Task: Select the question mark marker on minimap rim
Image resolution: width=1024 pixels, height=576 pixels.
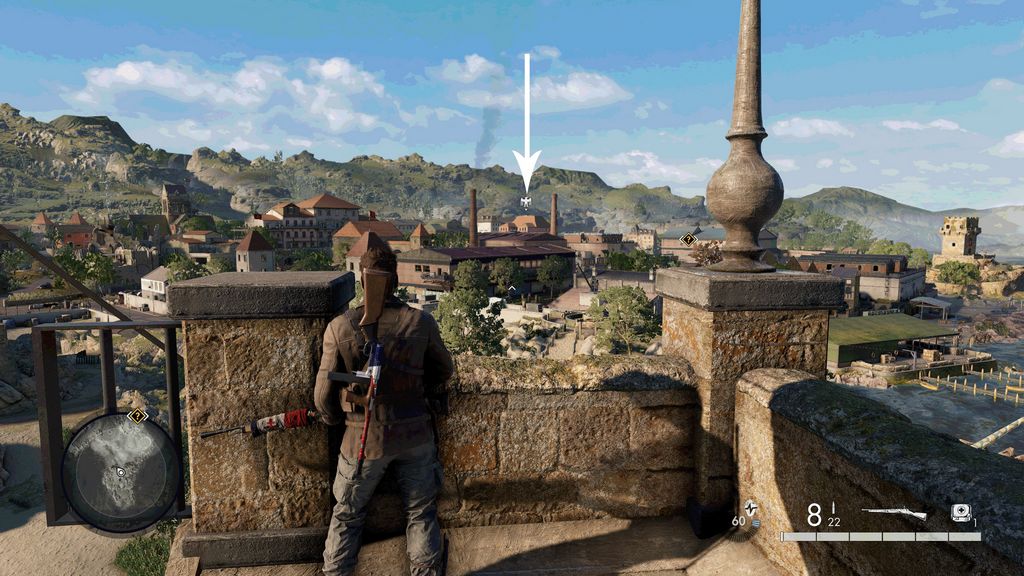Action: [x=137, y=416]
